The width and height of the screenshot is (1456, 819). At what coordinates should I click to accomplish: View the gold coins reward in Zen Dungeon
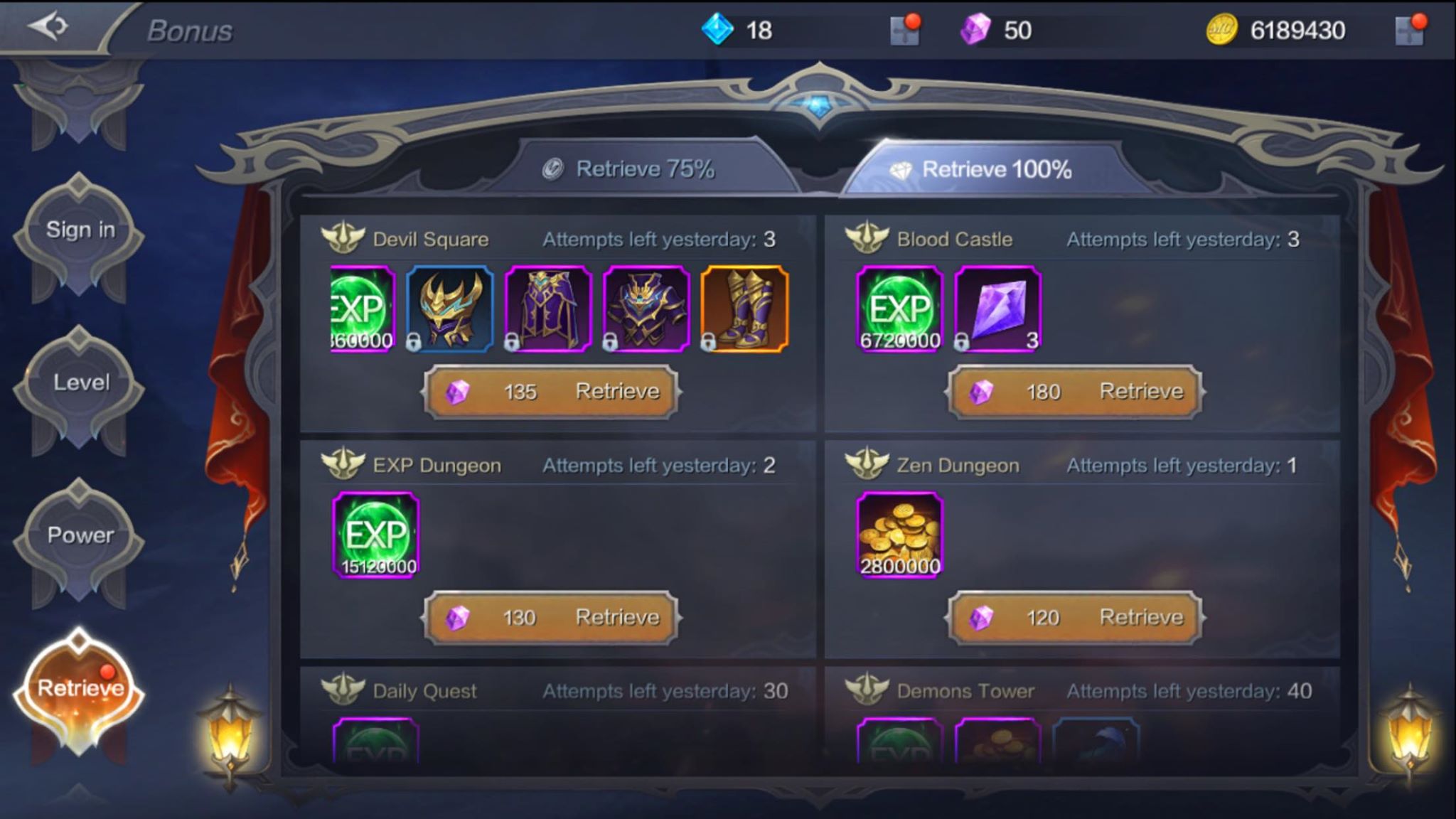900,535
